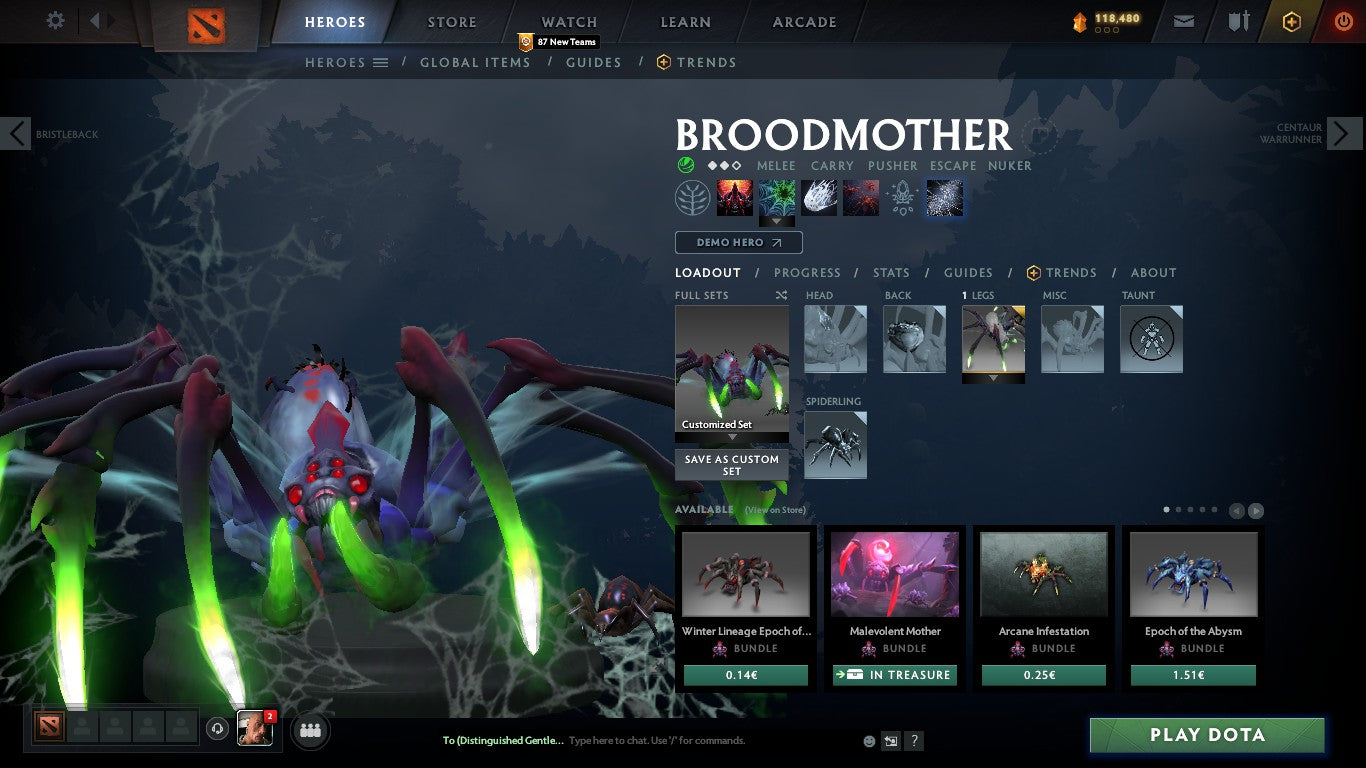
Task: Open the mail notifications icon
Action: click(1183, 20)
